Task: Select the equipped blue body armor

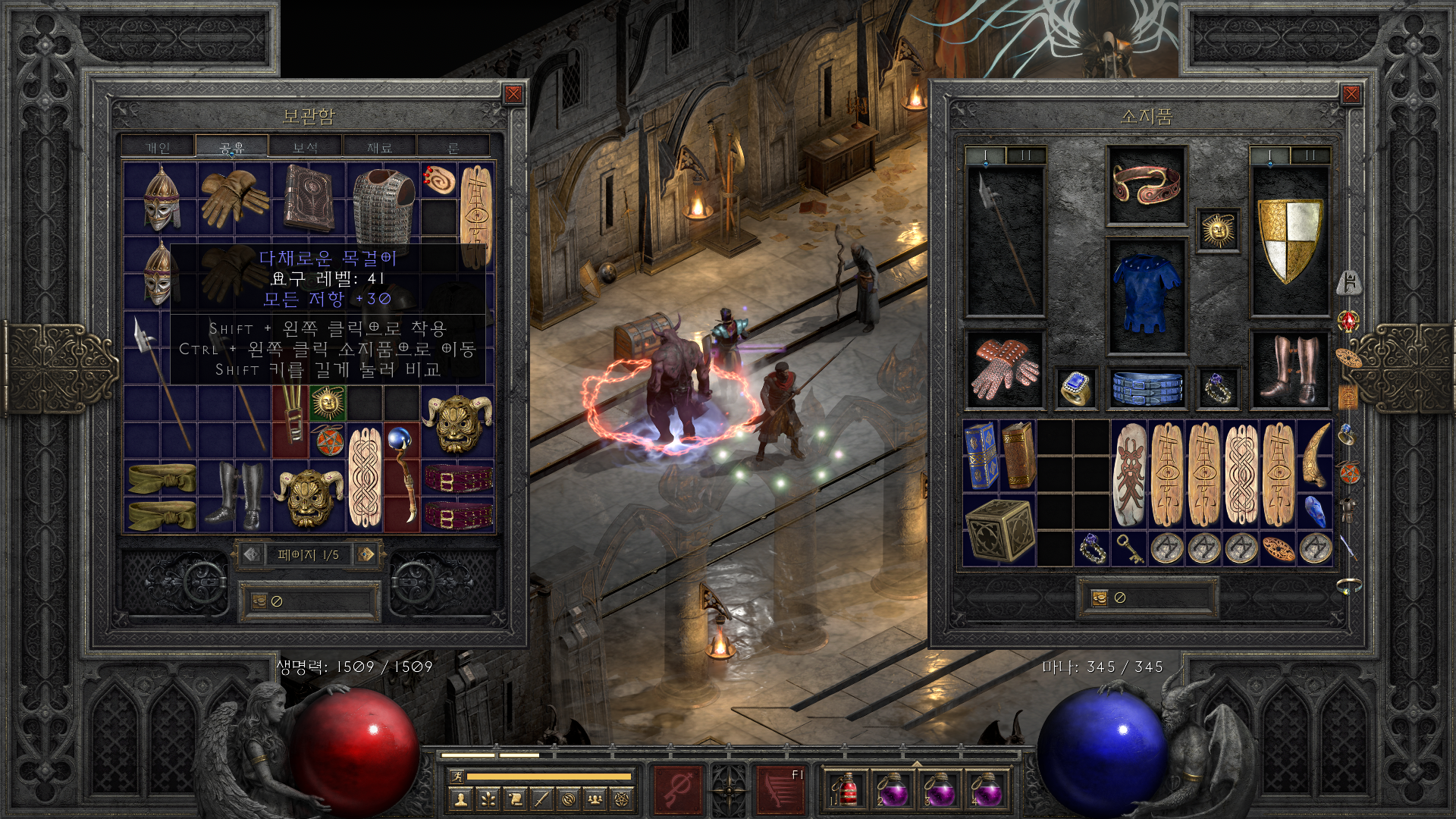Action: [x=1146, y=295]
